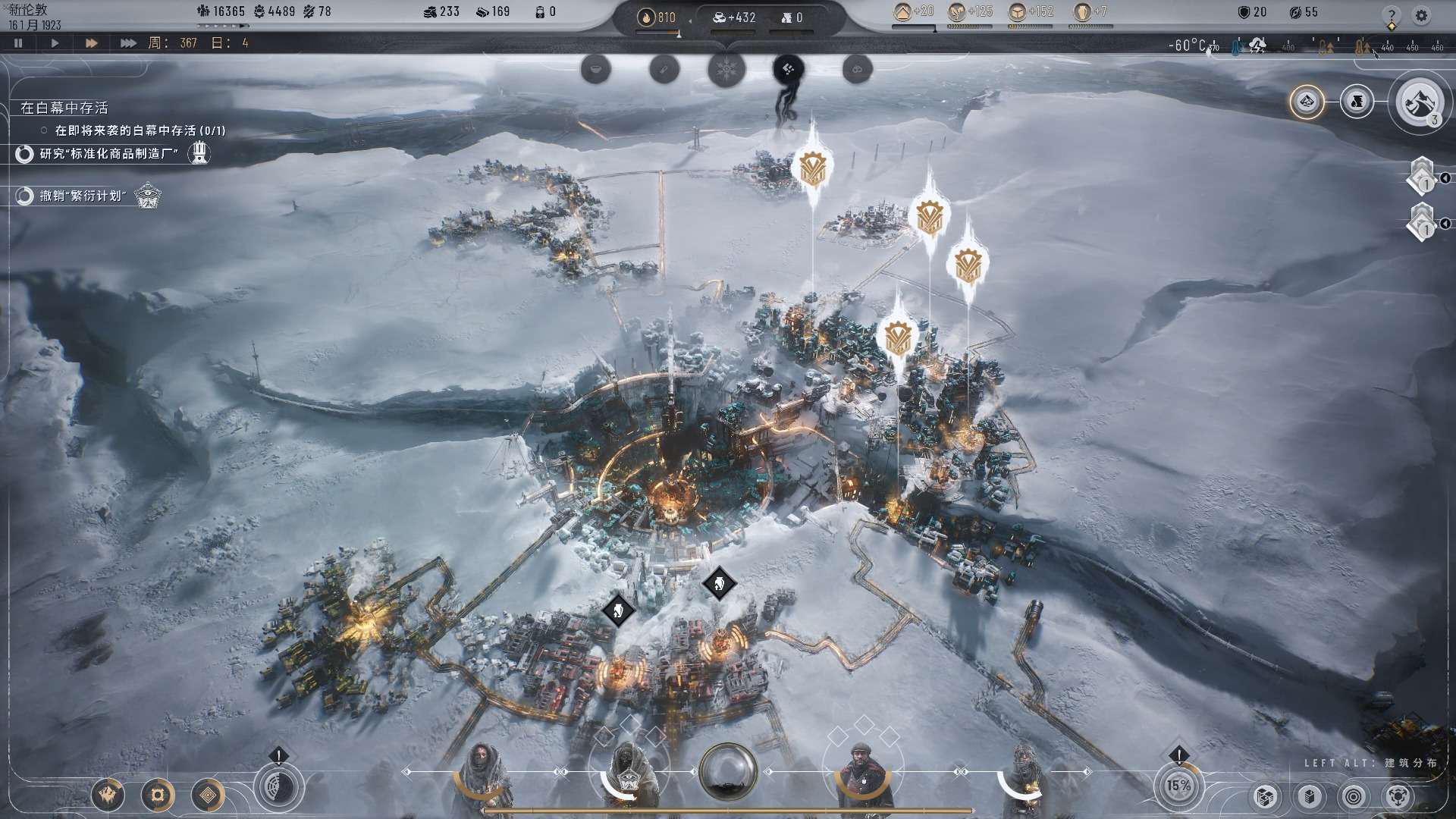The width and height of the screenshot is (1456, 819).
Task: Open the 15% progress dial
Action: point(1178,786)
